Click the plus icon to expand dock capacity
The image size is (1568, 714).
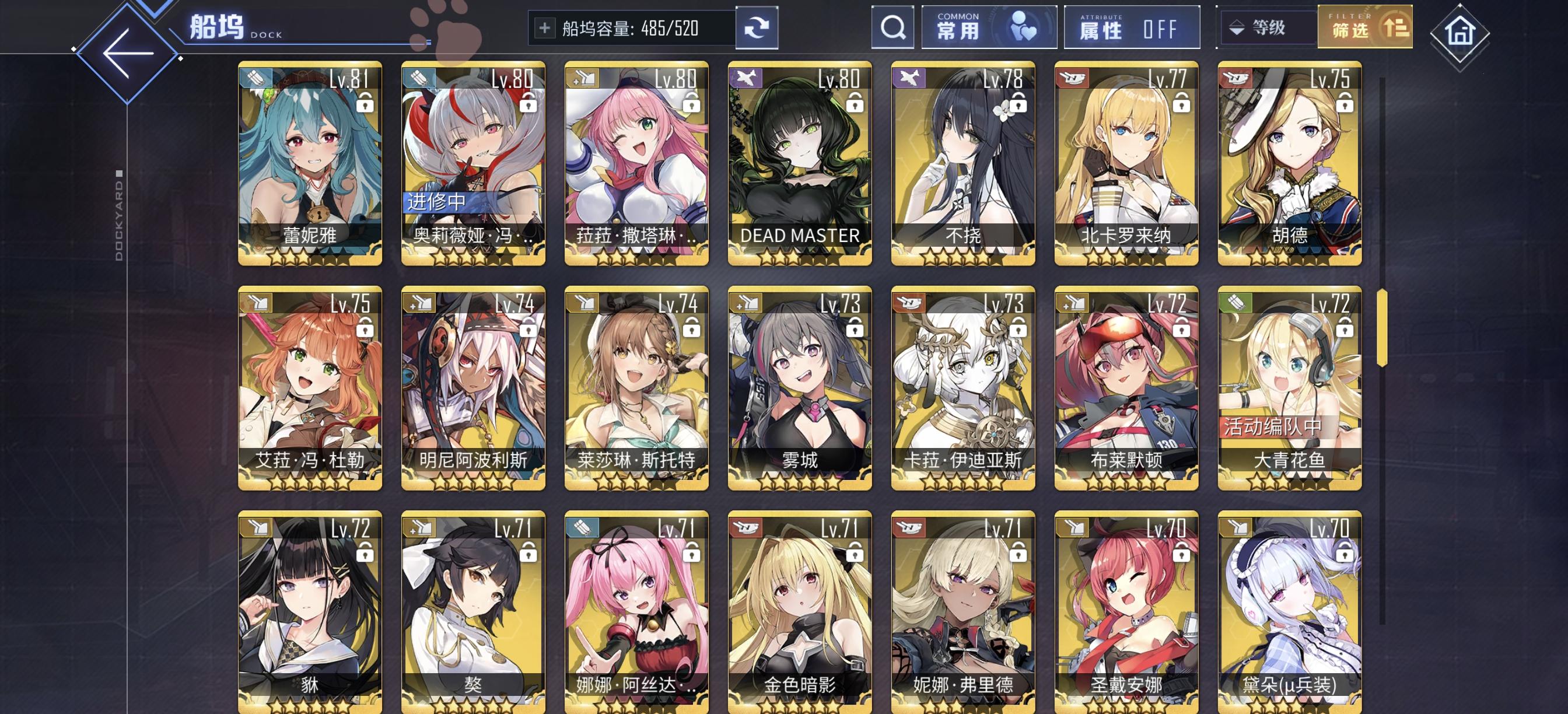click(546, 27)
